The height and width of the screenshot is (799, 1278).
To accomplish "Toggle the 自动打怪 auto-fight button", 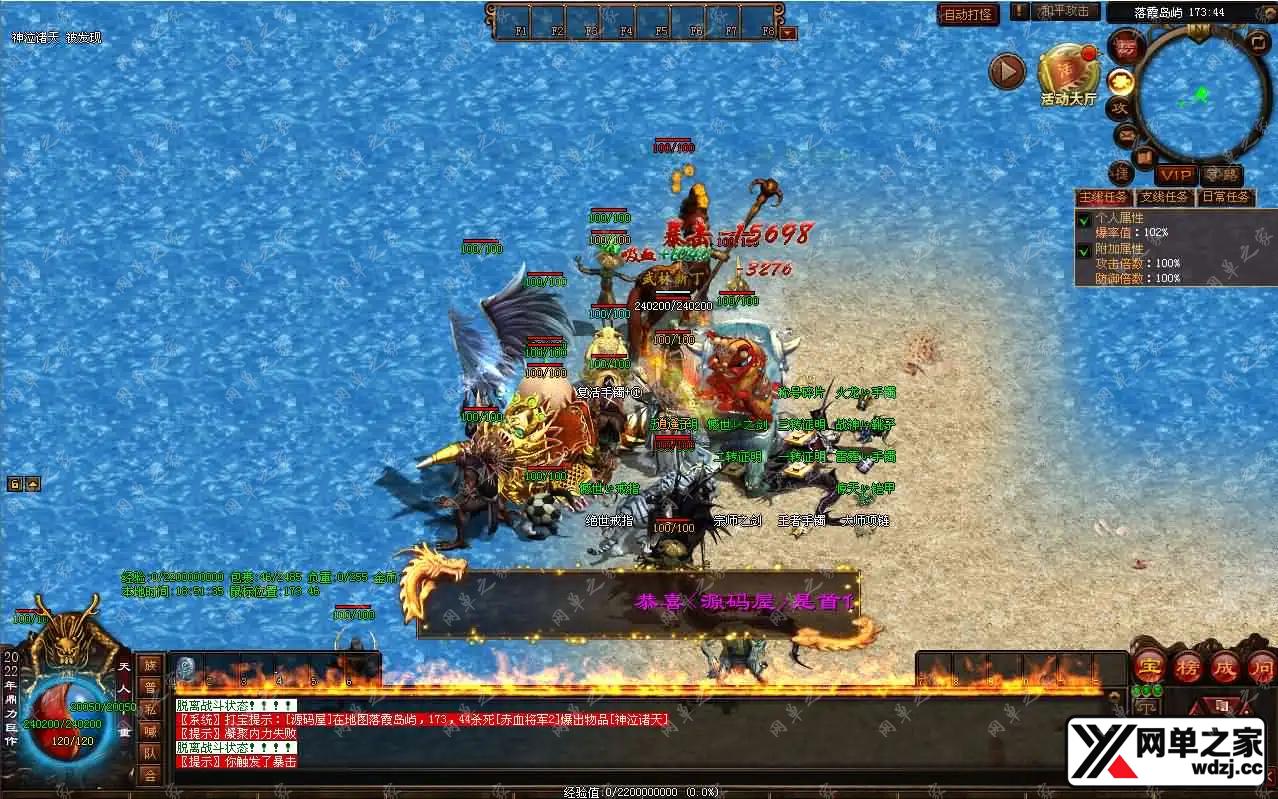I will 968,14.
